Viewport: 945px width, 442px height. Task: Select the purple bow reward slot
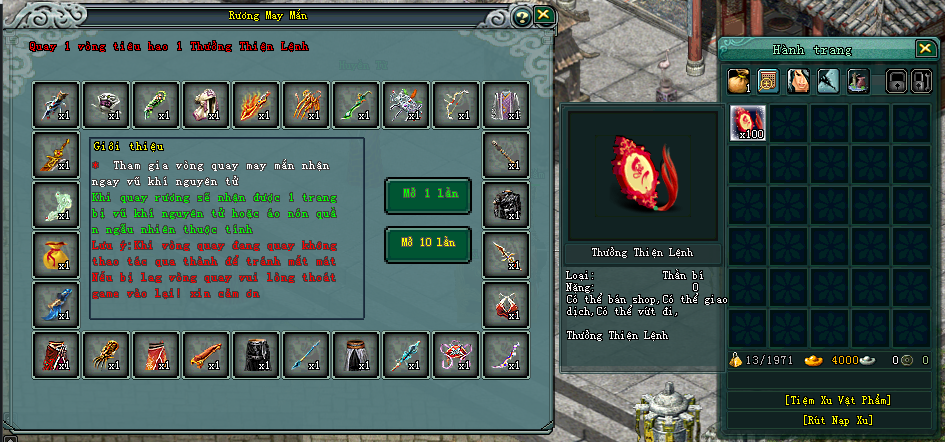505,353
